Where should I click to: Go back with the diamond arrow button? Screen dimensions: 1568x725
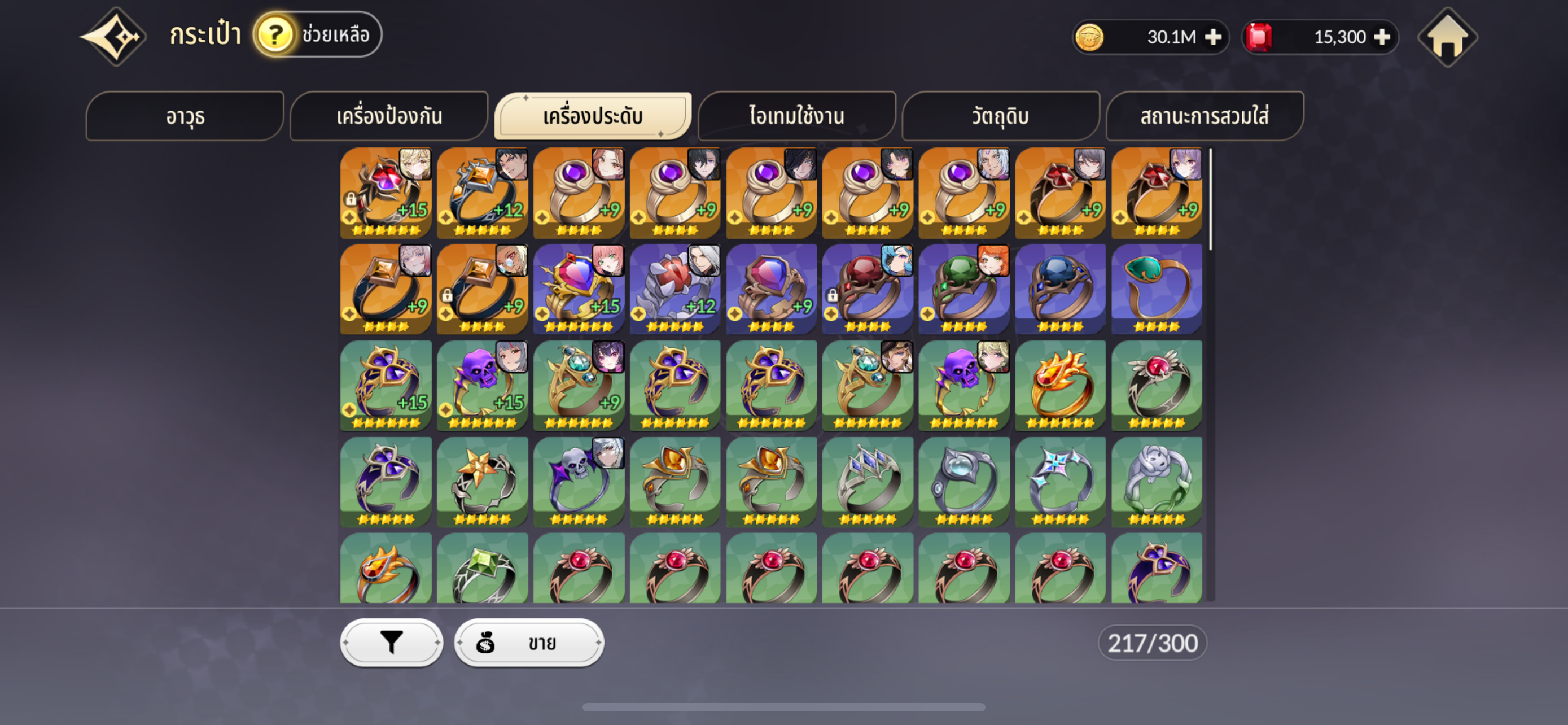[x=114, y=37]
